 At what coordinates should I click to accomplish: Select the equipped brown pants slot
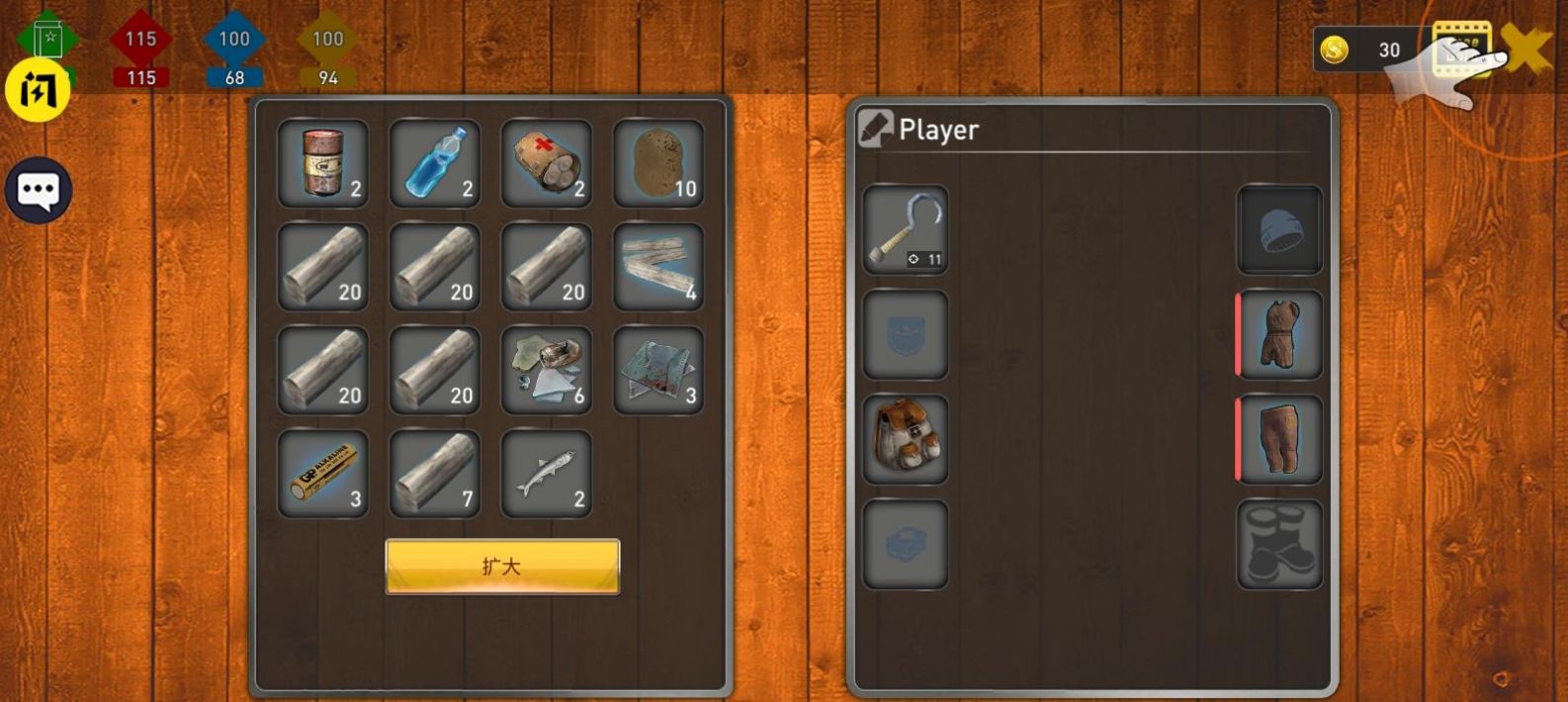[1279, 440]
